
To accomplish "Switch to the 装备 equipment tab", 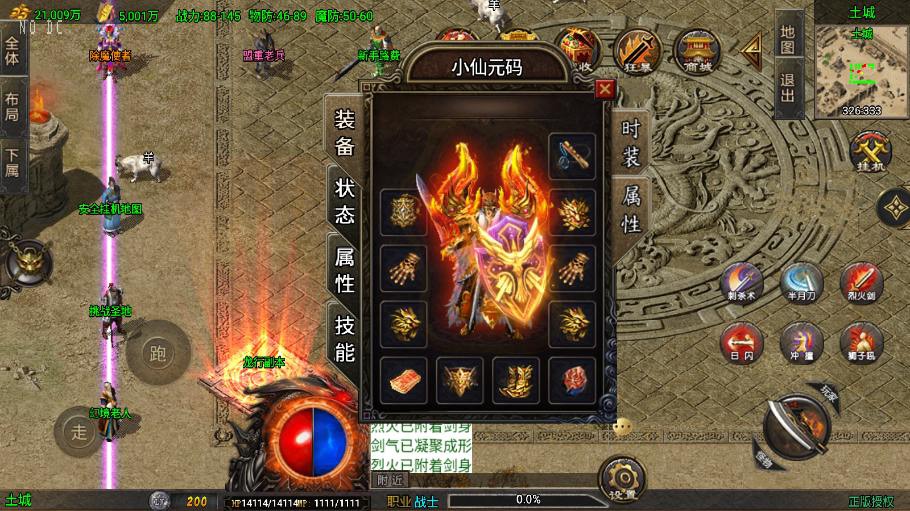I will (344, 133).
